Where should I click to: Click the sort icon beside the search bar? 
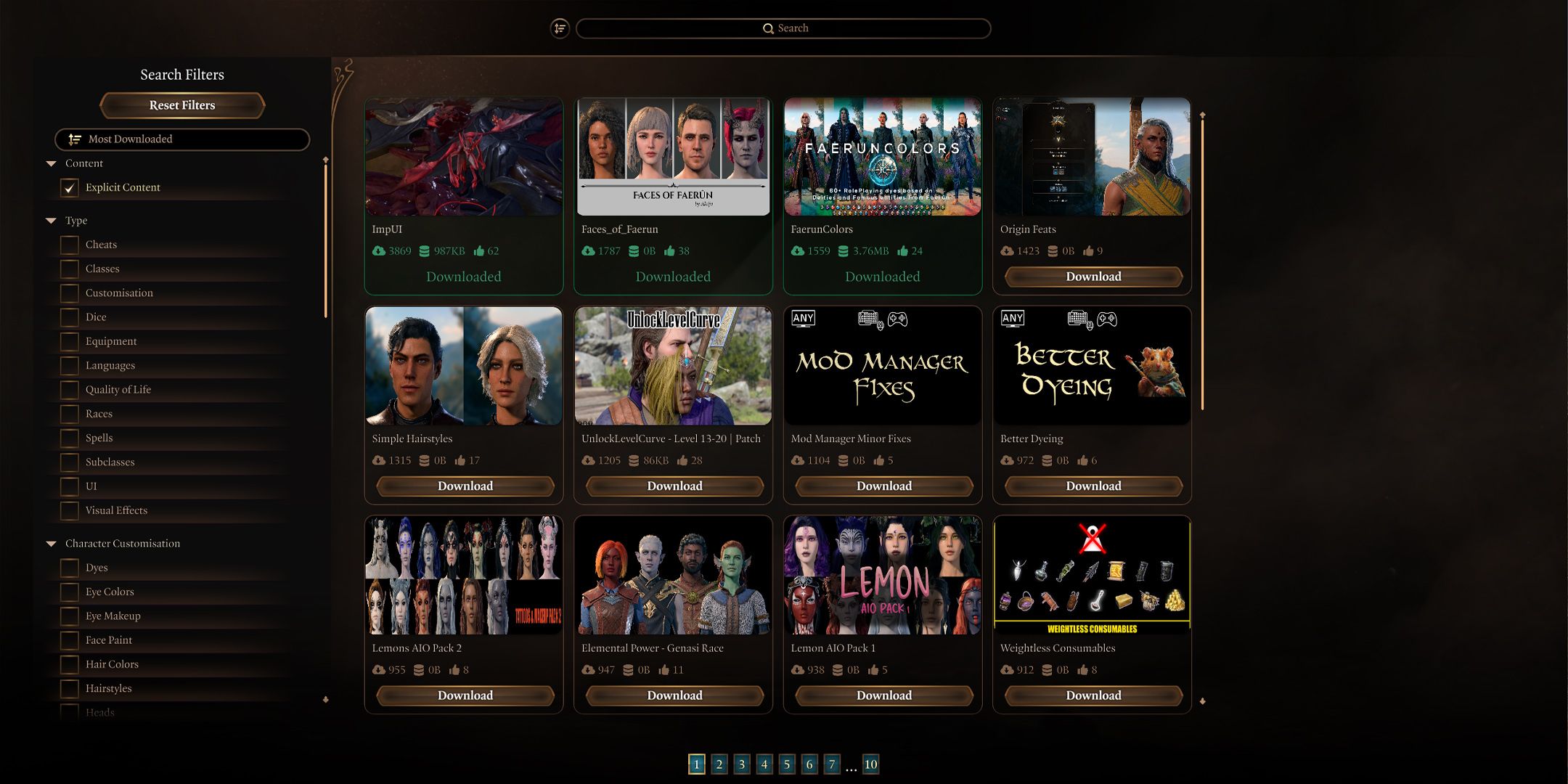pos(560,28)
